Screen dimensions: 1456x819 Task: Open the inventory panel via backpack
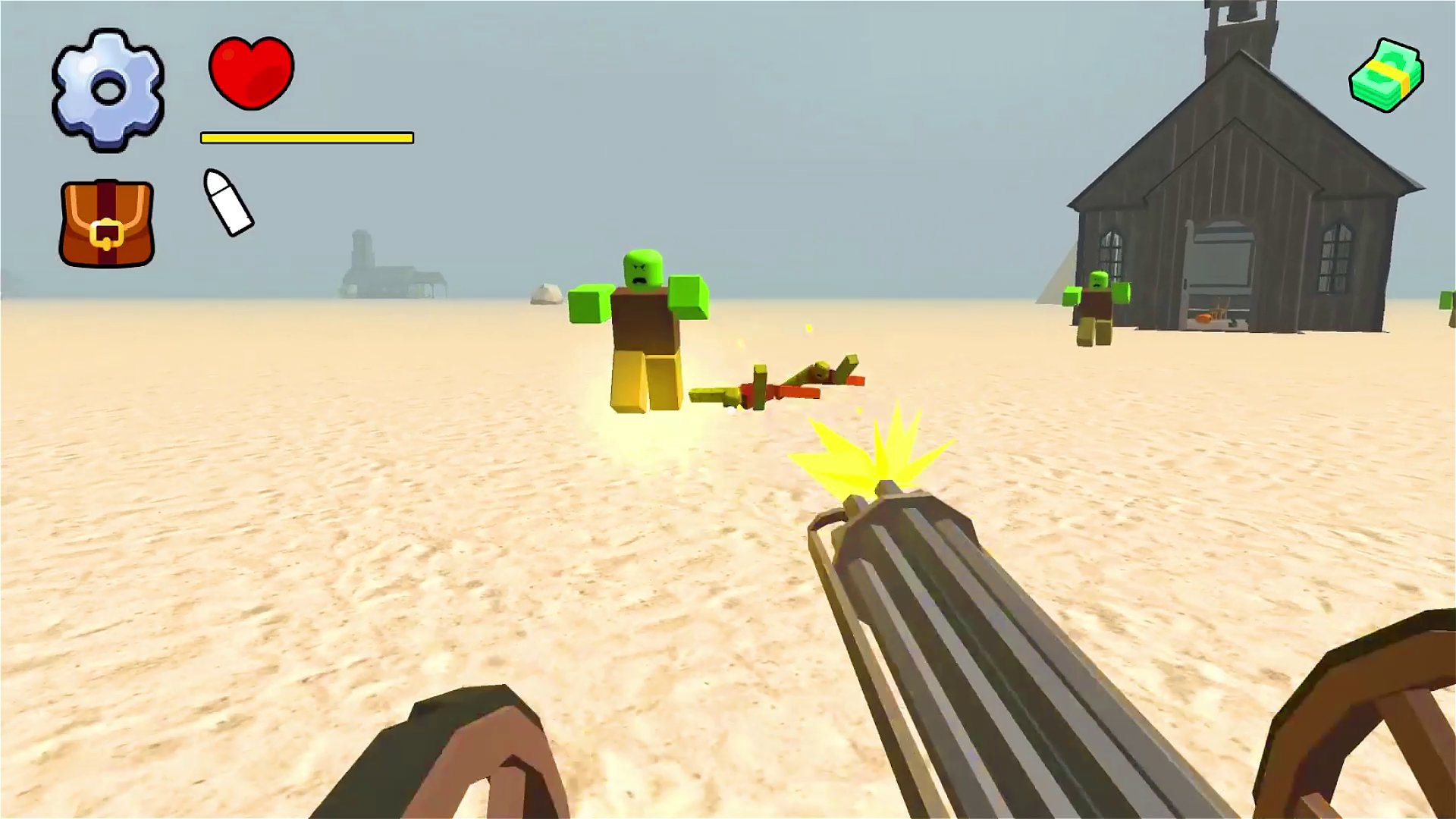pos(106,220)
